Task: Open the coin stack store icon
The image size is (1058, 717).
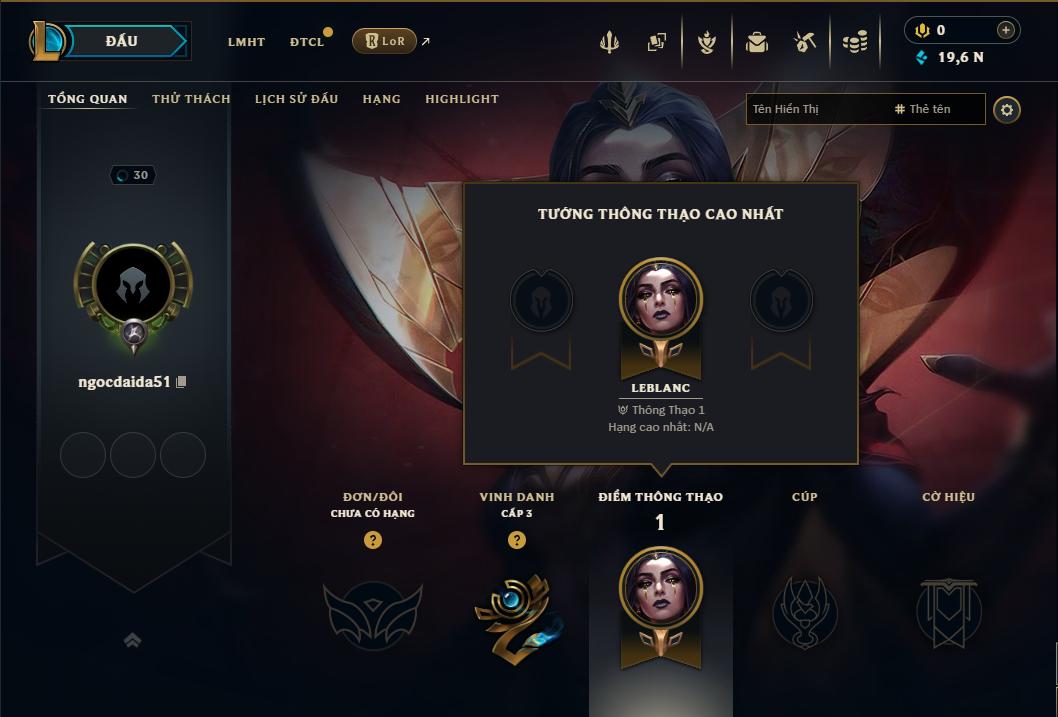Action: [x=854, y=42]
